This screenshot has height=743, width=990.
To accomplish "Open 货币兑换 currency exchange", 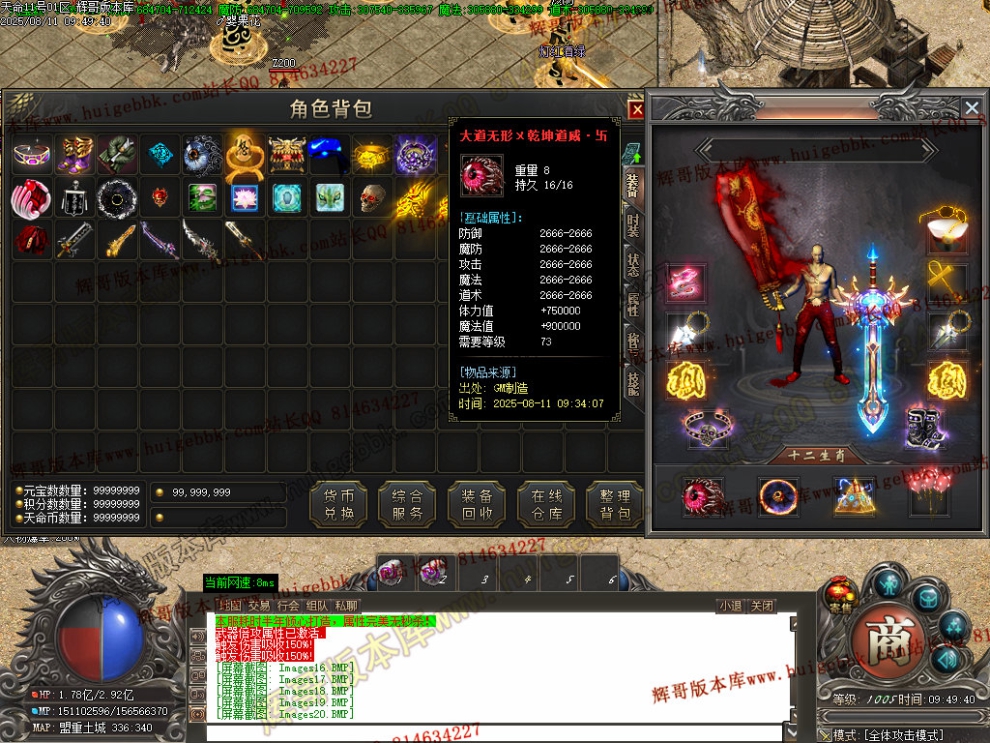I will (339, 504).
